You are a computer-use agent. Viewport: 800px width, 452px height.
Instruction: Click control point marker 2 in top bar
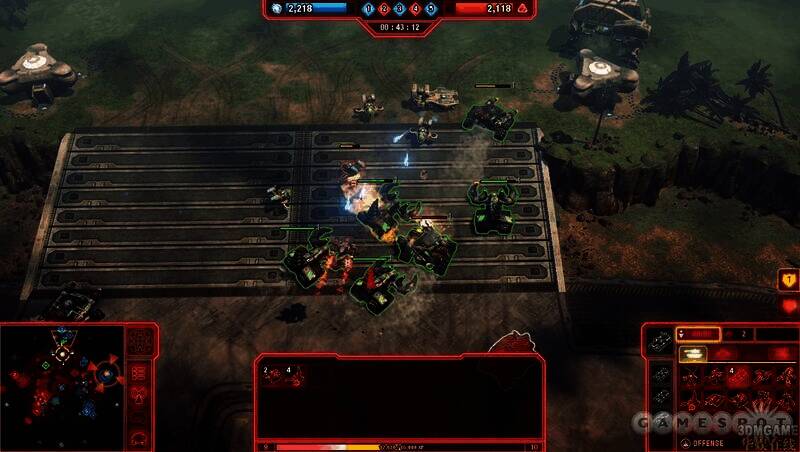click(x=384, y=9)
